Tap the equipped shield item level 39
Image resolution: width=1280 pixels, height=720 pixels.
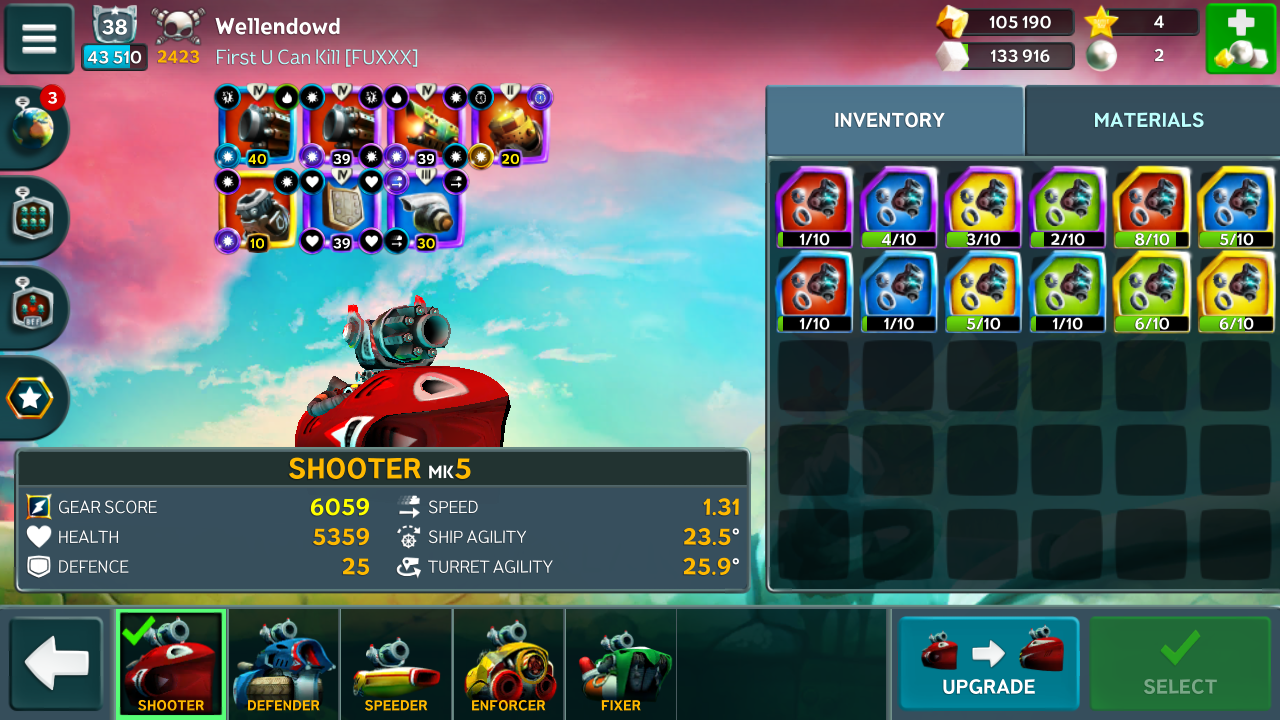[x=341, y=208]
